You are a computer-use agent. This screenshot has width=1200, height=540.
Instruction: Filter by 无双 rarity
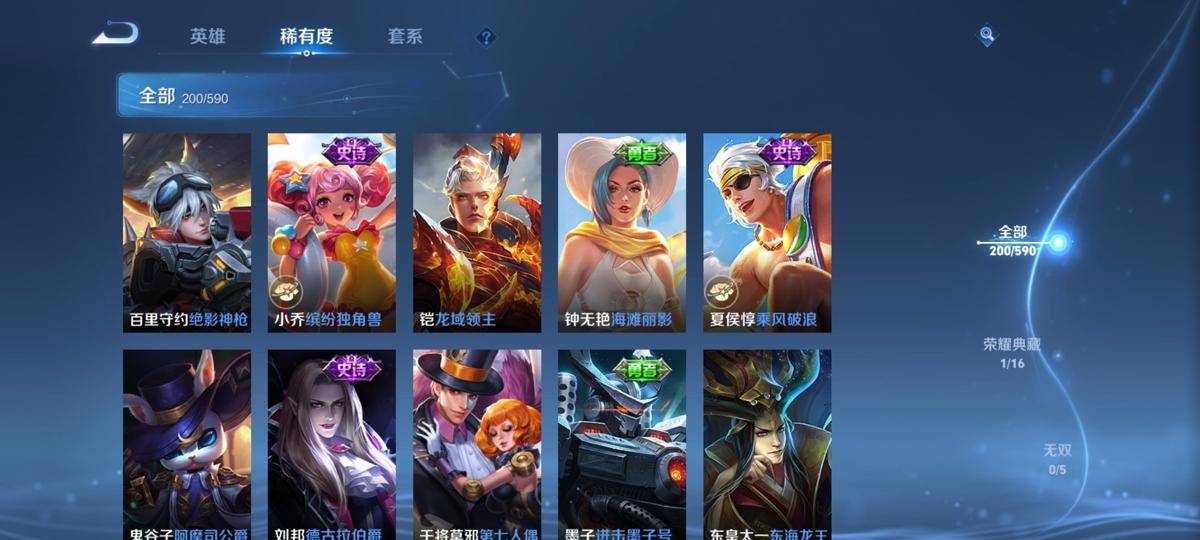(1057, 459)
